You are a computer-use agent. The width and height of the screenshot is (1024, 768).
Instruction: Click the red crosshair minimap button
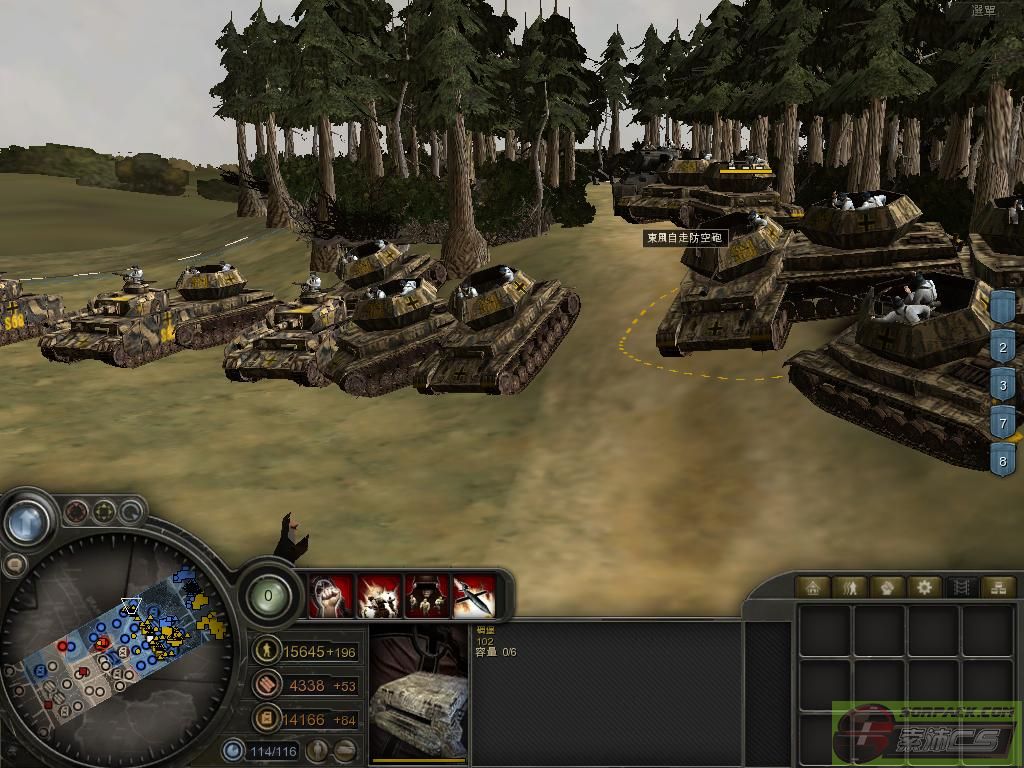(x=76, y=513)
